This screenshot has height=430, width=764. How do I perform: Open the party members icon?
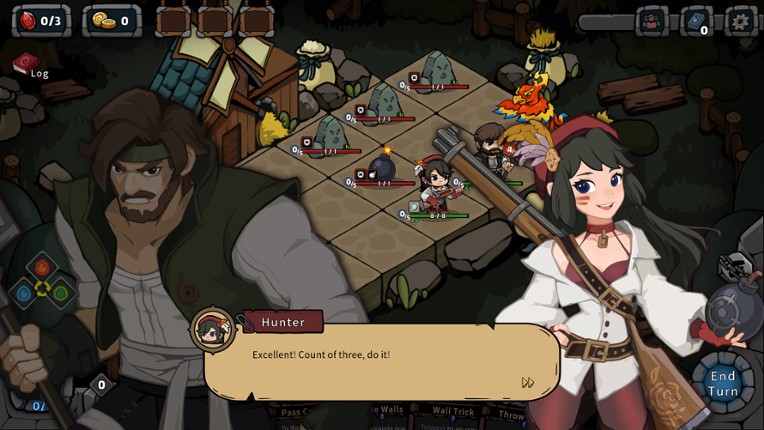tap(652, 21)
